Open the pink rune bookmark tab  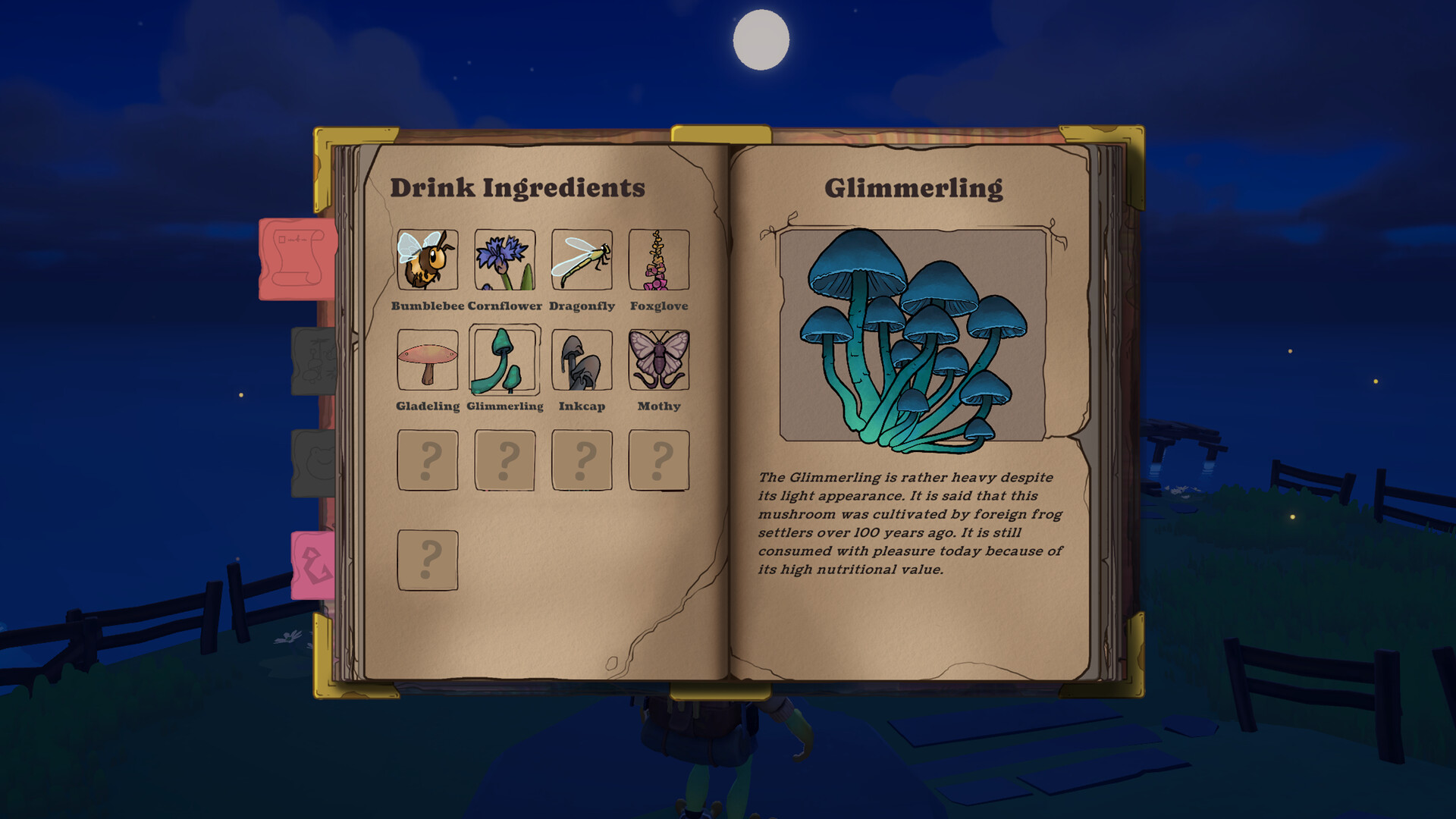(x=314, y=565)
